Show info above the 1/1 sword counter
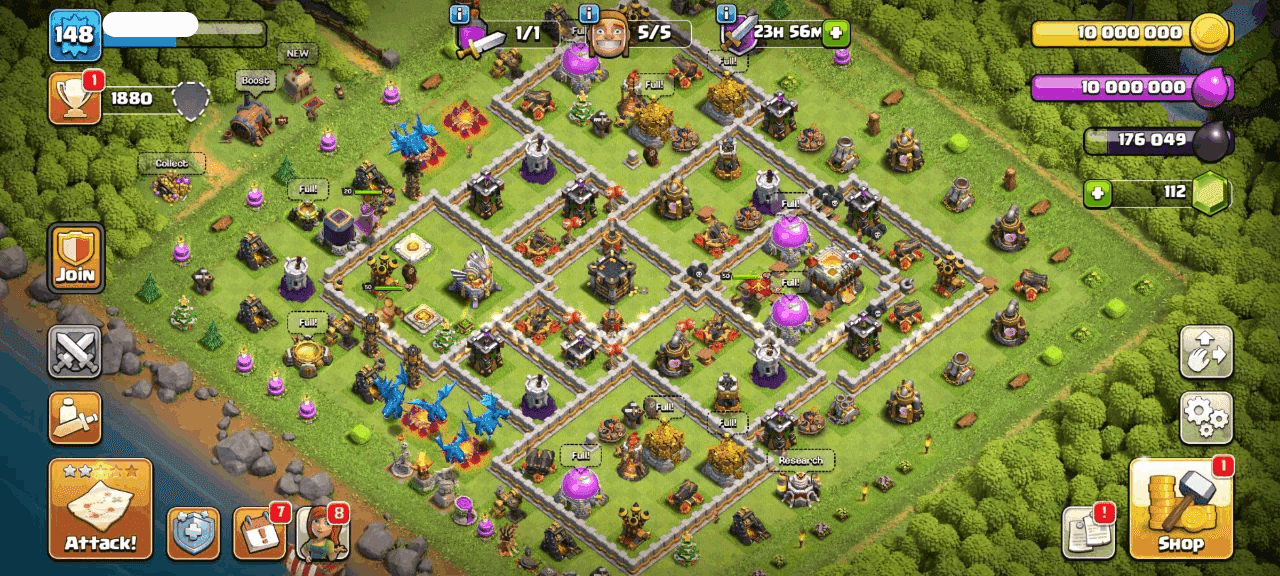The image size is (1280, 576). pyautogui.click(x=460, y=14)
